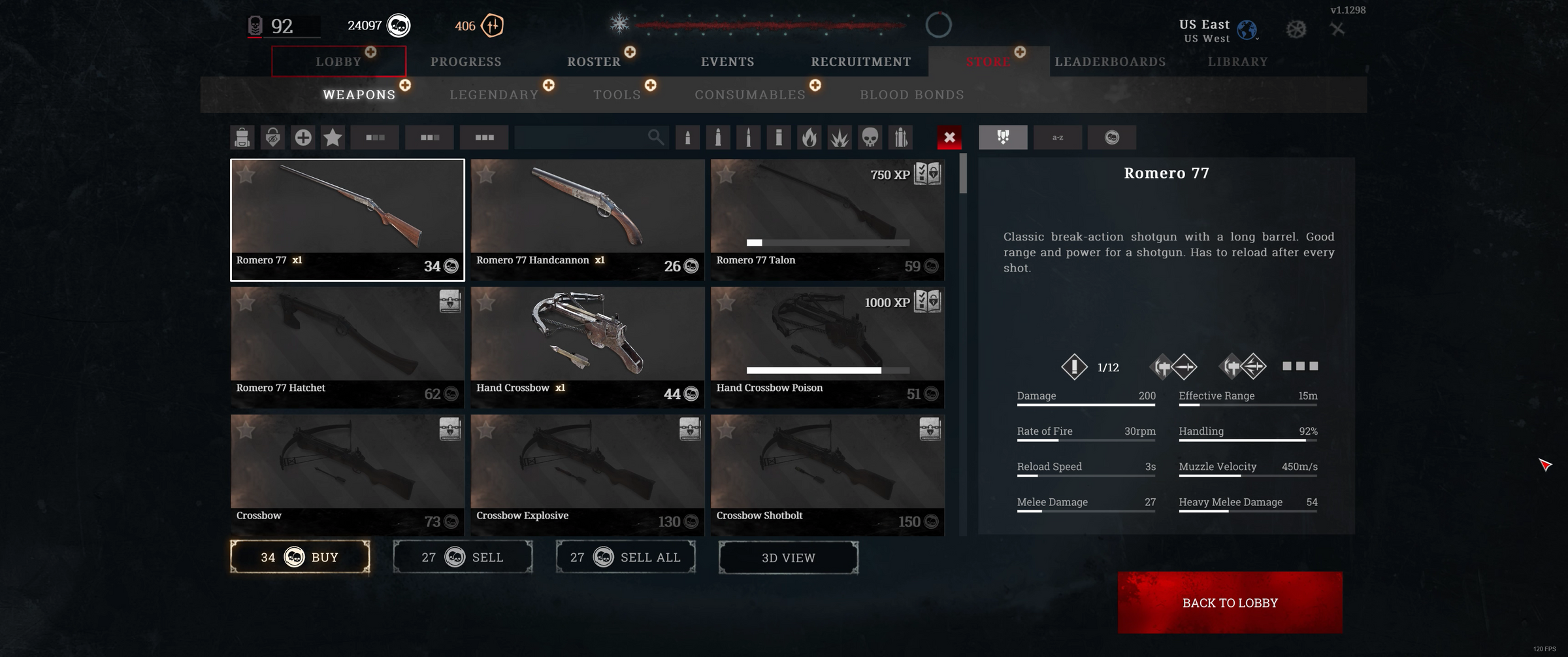Sort store items alphabetically with a-z
This screenshot has height=657, width=1568.
1056,137
